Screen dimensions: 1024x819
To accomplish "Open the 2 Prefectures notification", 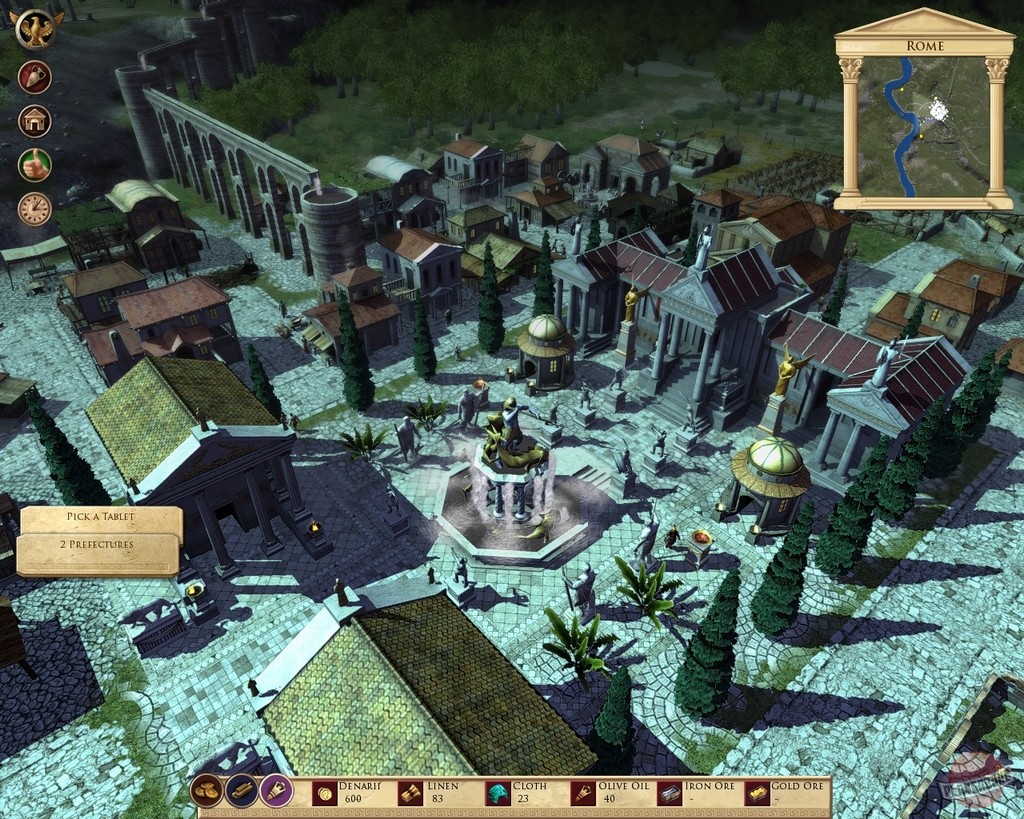I will (99, 547).
